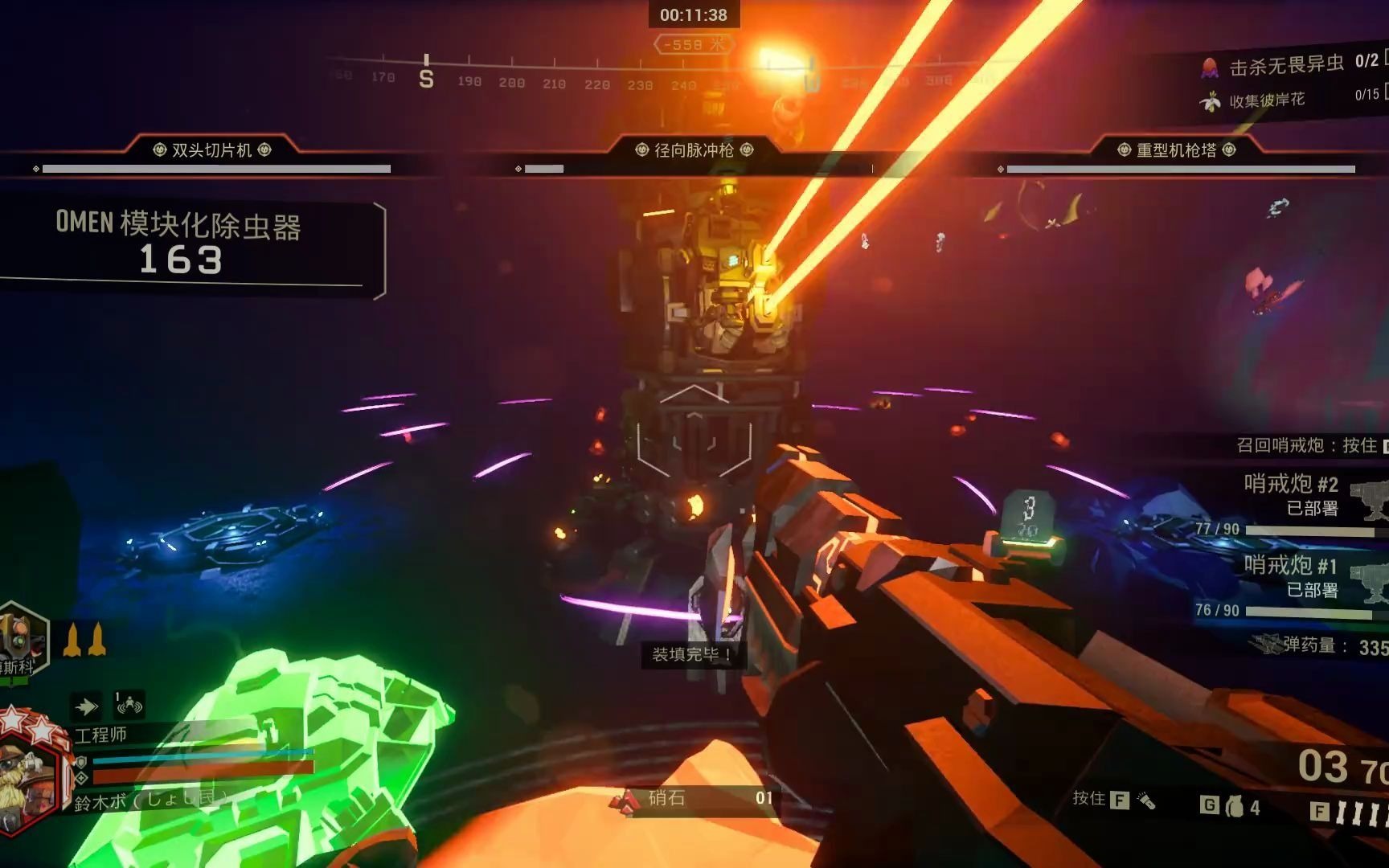Click the grenade count icon
This screenshot has height=868, width=1389.
(1234, 806)
